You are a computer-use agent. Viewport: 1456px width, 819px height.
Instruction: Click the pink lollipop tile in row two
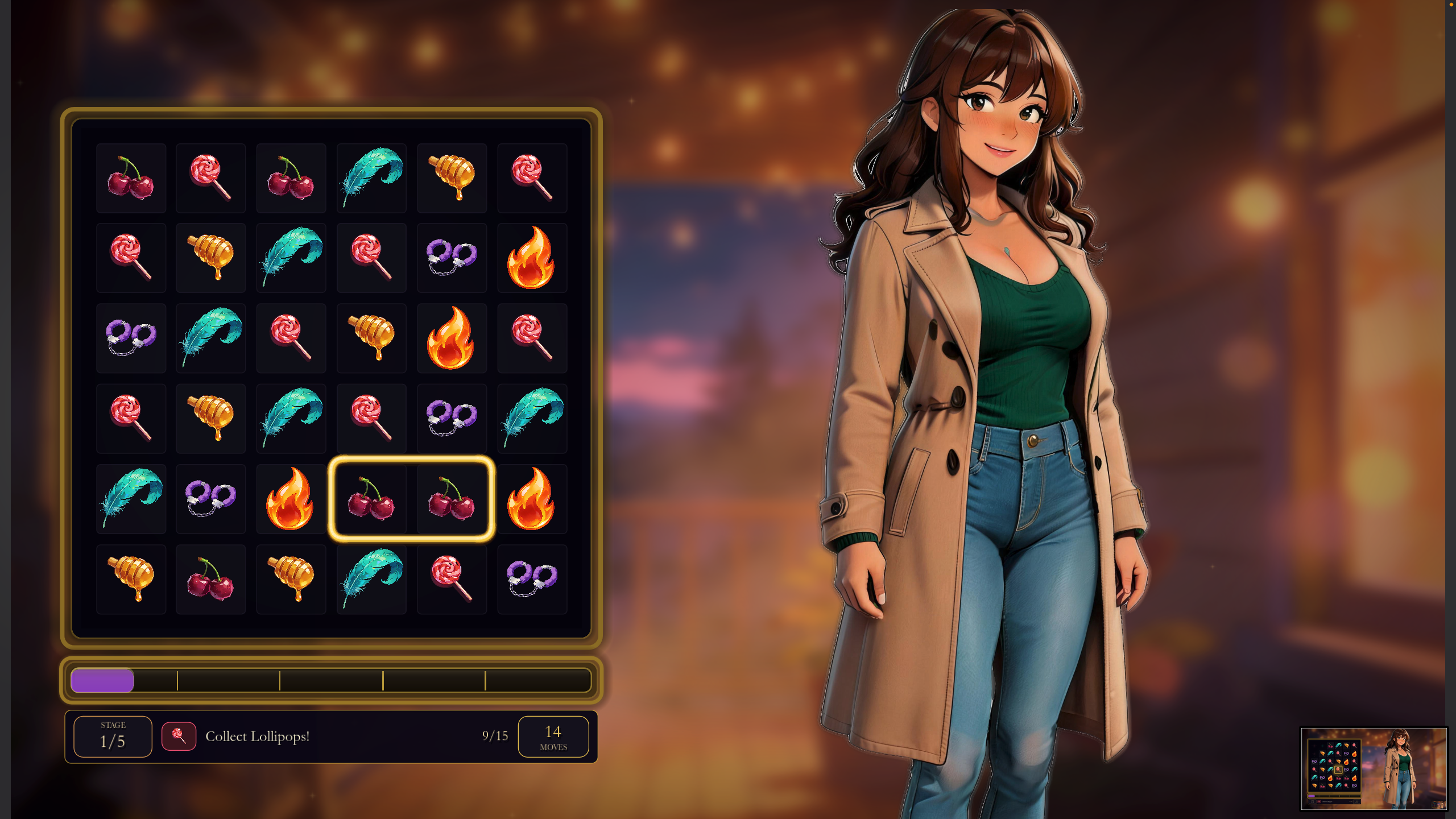(131, 258)
